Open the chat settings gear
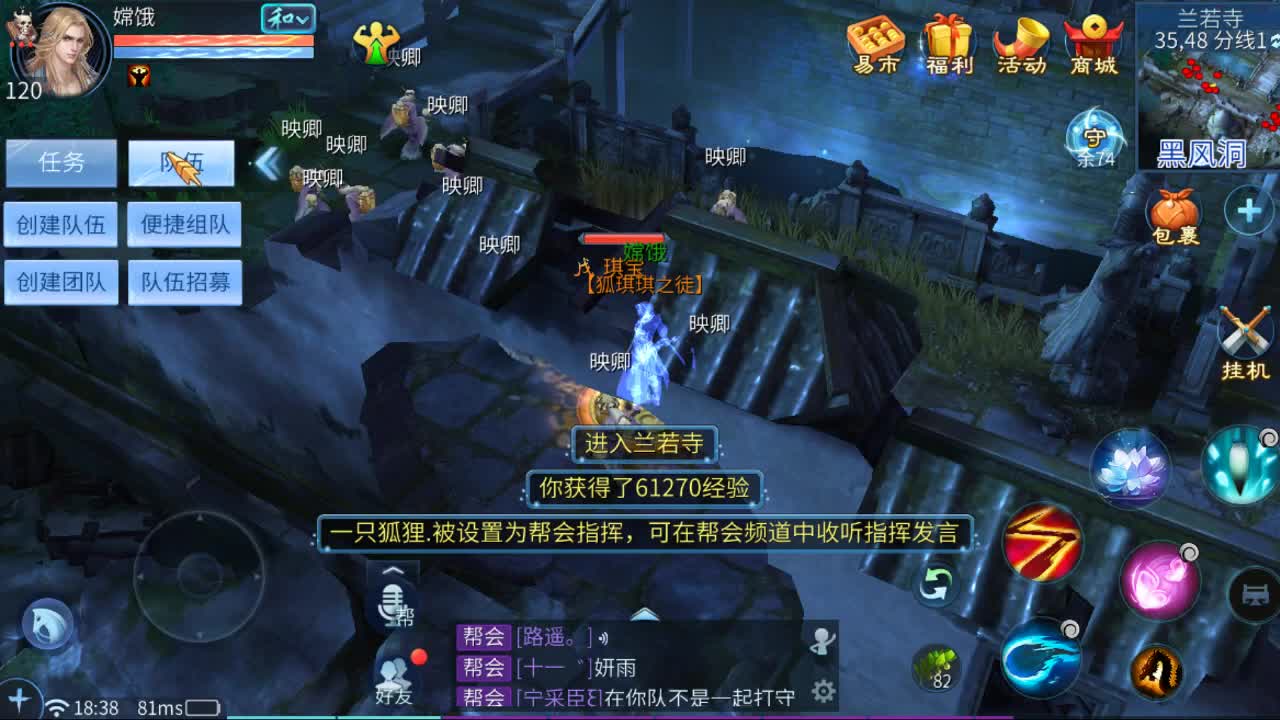The height and width of the screenshot is (720, 1280). tap(822, 690)
